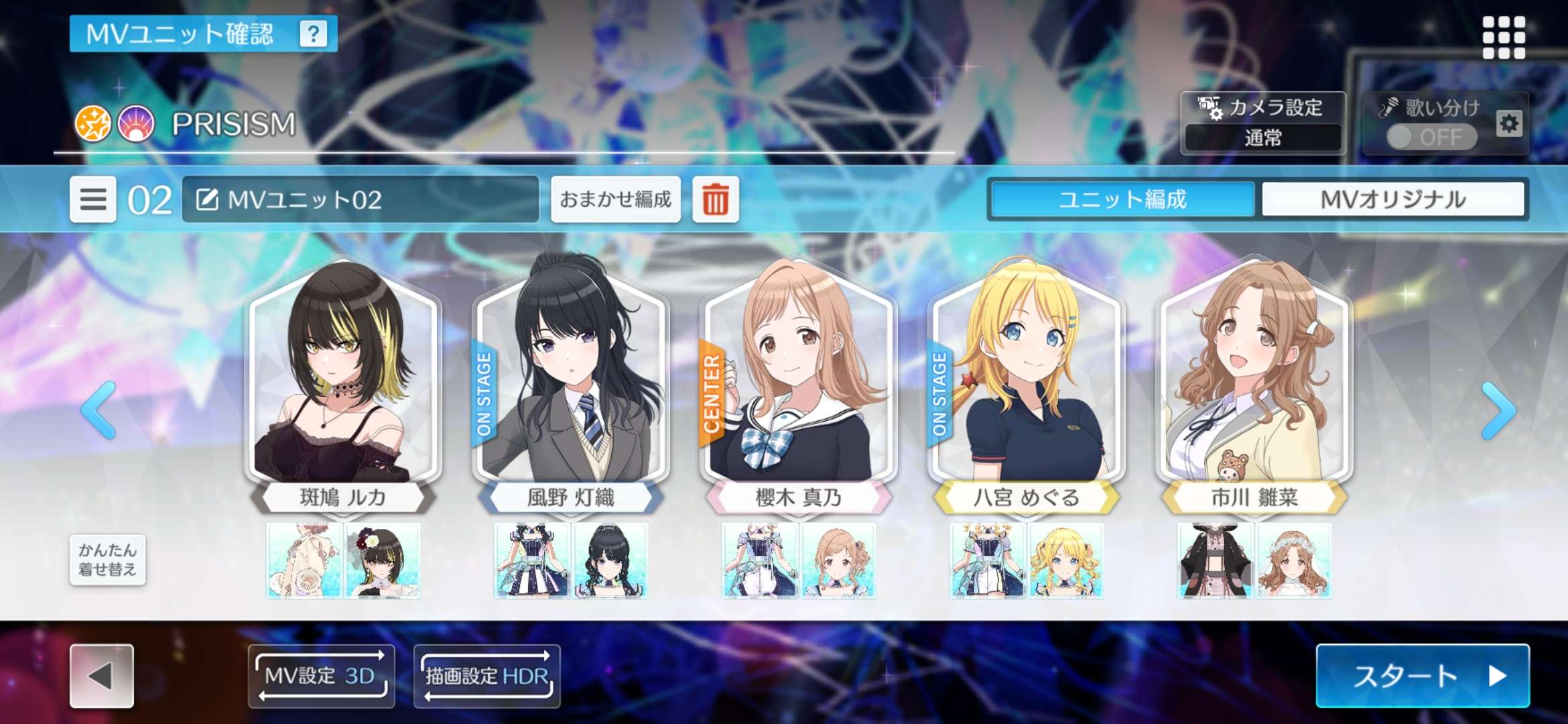Open カメラ設定 camera settings
The width and height of the screenshot is (1568, 724).
point(1262,123)
